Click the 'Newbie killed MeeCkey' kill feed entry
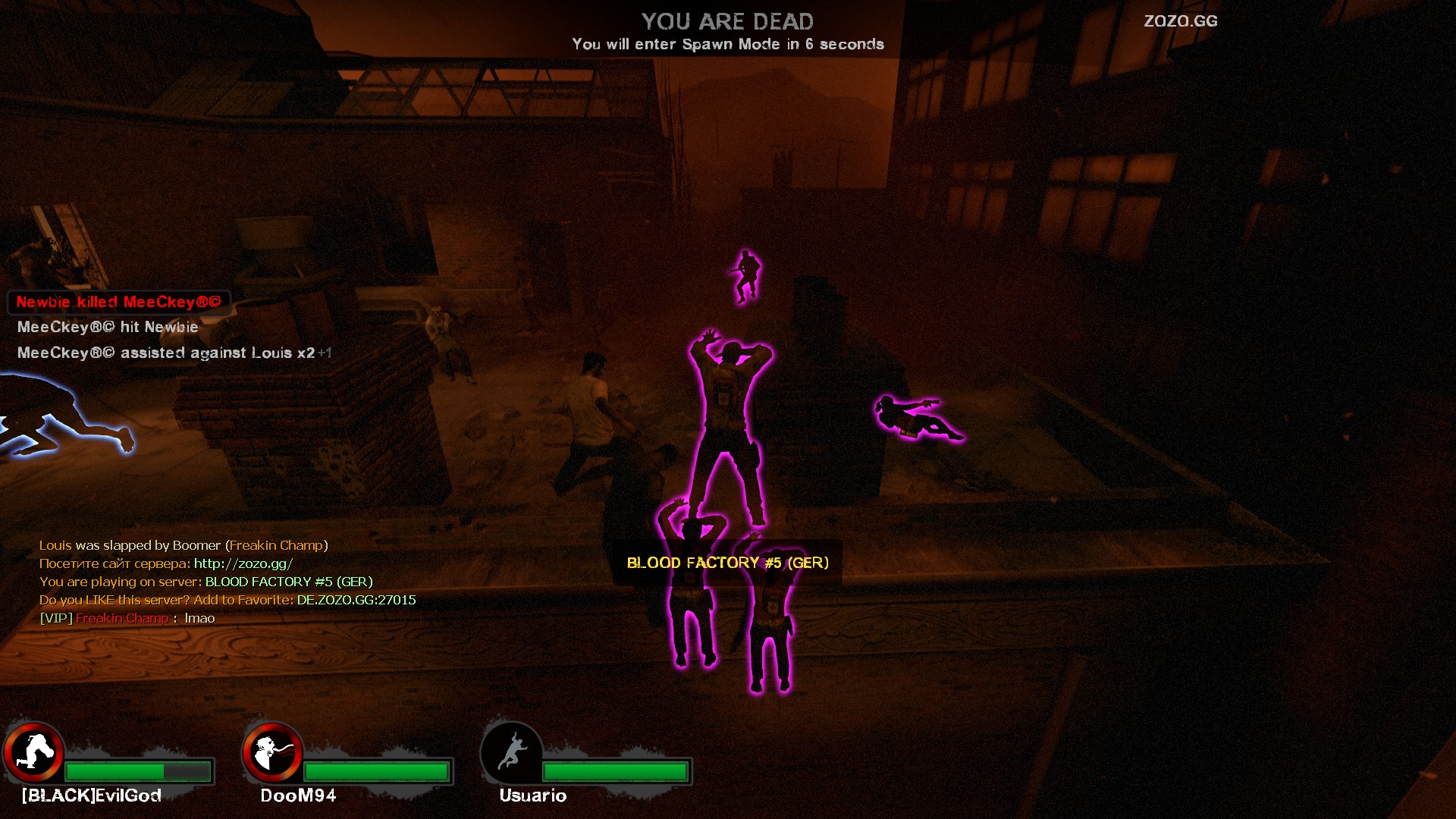1456x819 pixels. [x=118, y=302]
